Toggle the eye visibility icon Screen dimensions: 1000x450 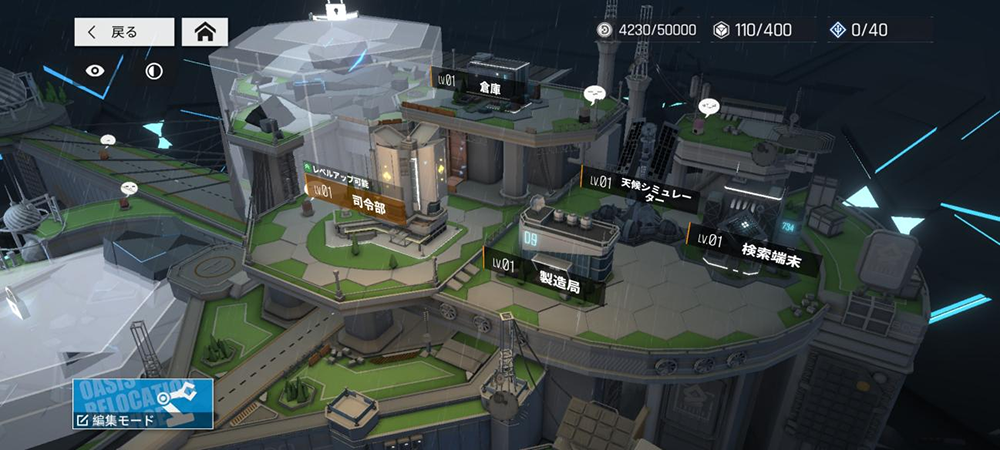[x=96, y=71]
